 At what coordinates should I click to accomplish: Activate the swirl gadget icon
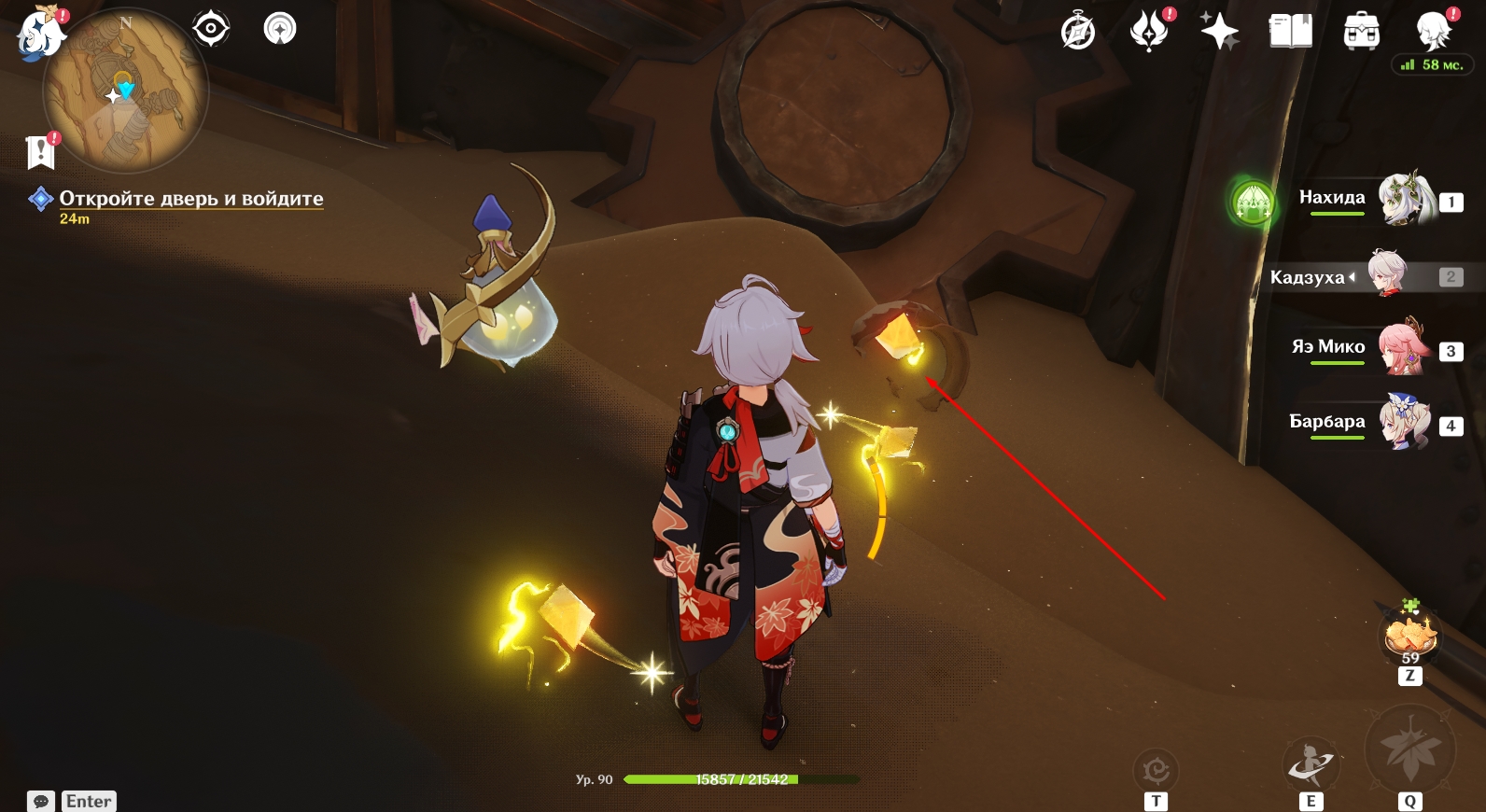click(1156, 771)
